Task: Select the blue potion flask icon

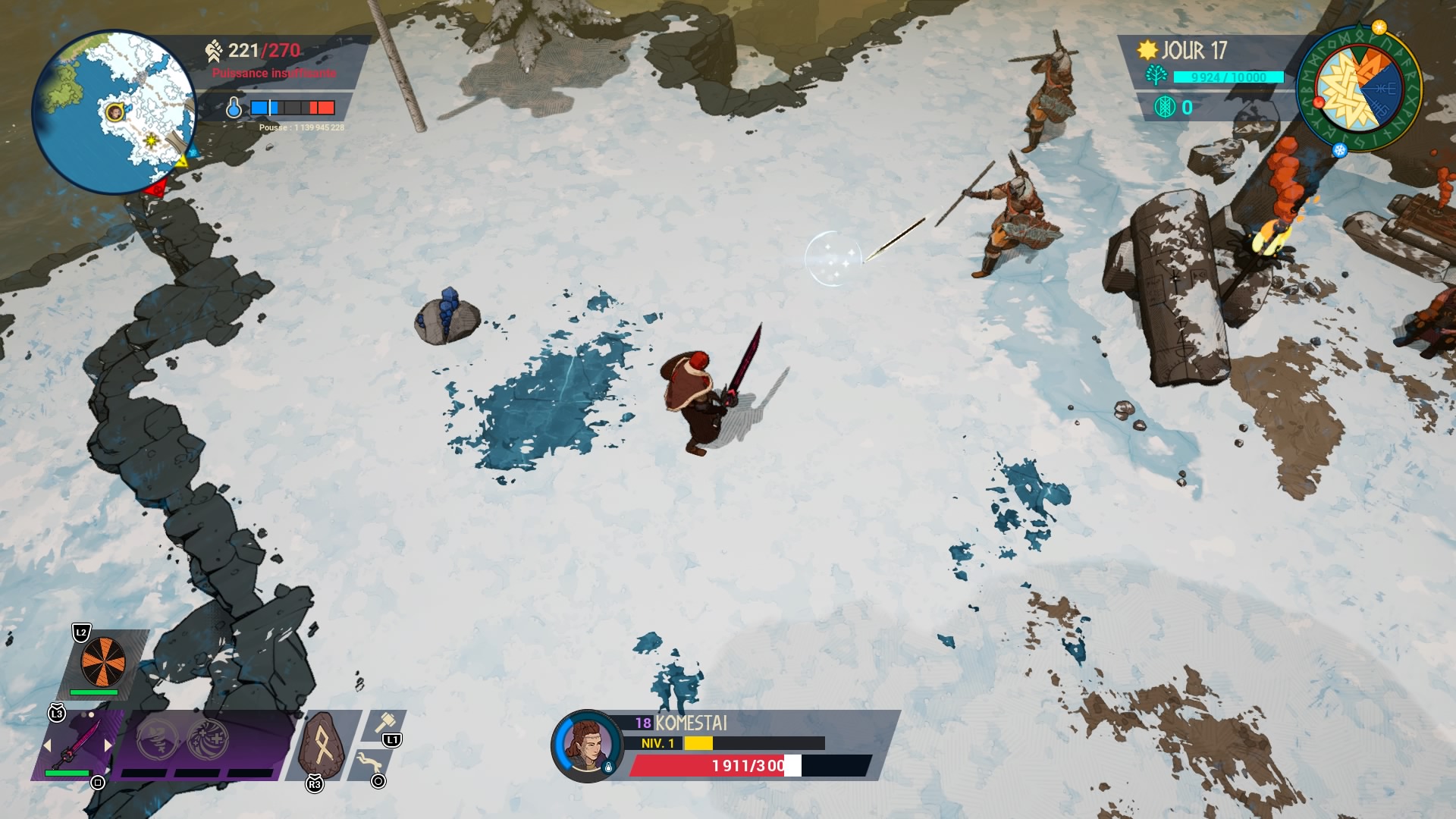Action: (234, 108)
